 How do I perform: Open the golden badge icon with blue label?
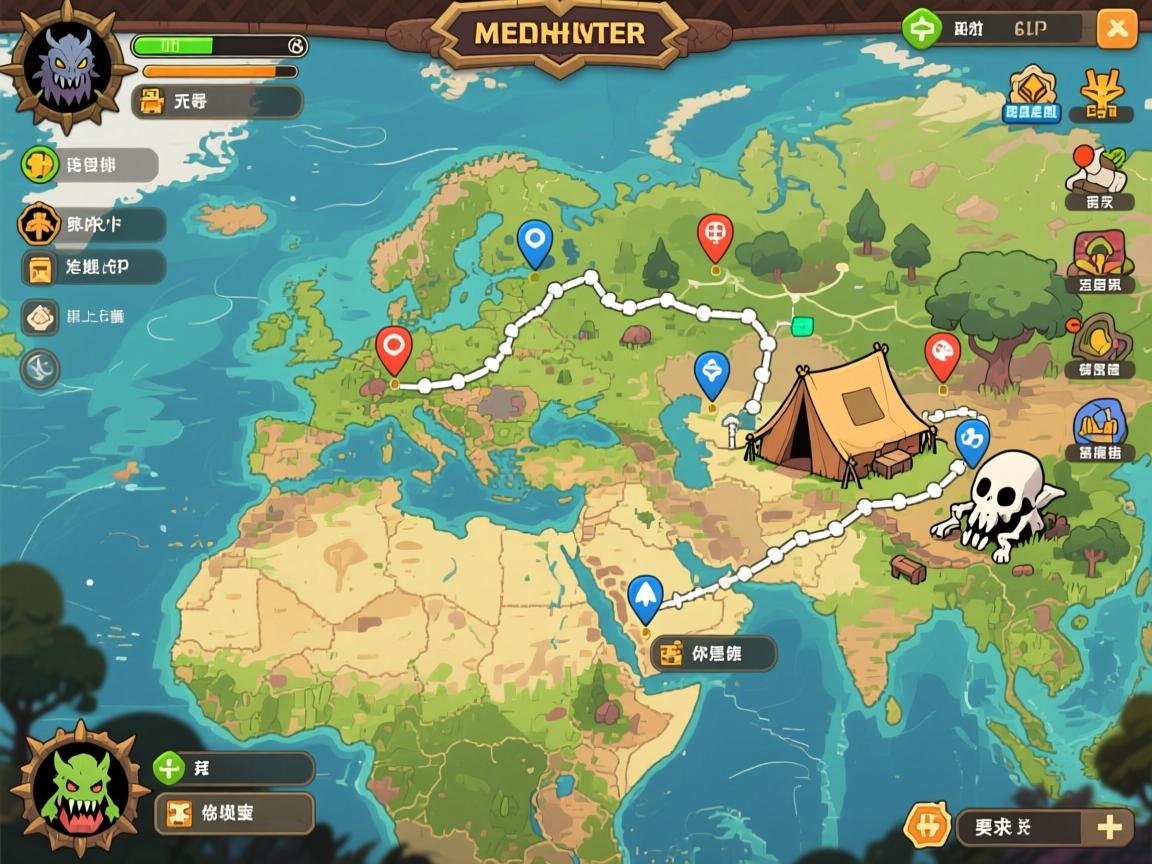point(1032,94)
